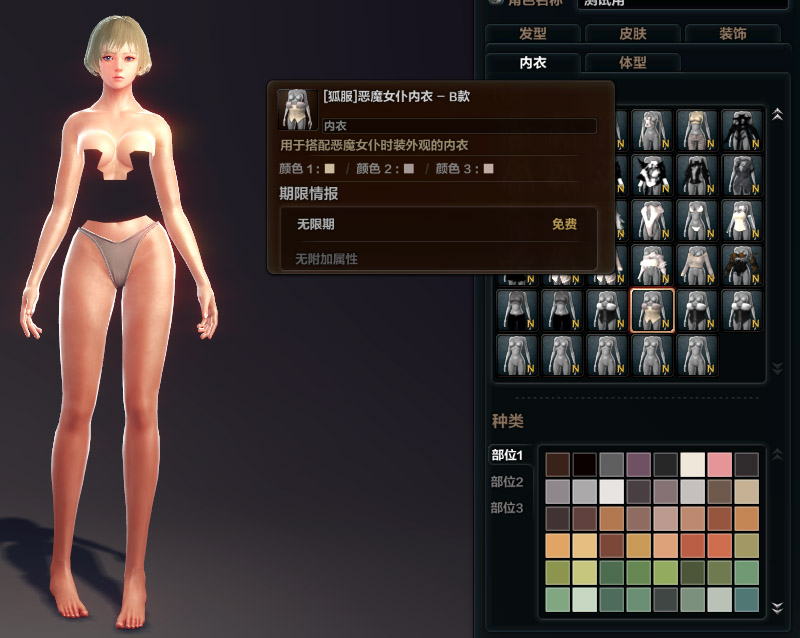
Task: Open the 皮肤 skin tab
Action: [632, 34]
